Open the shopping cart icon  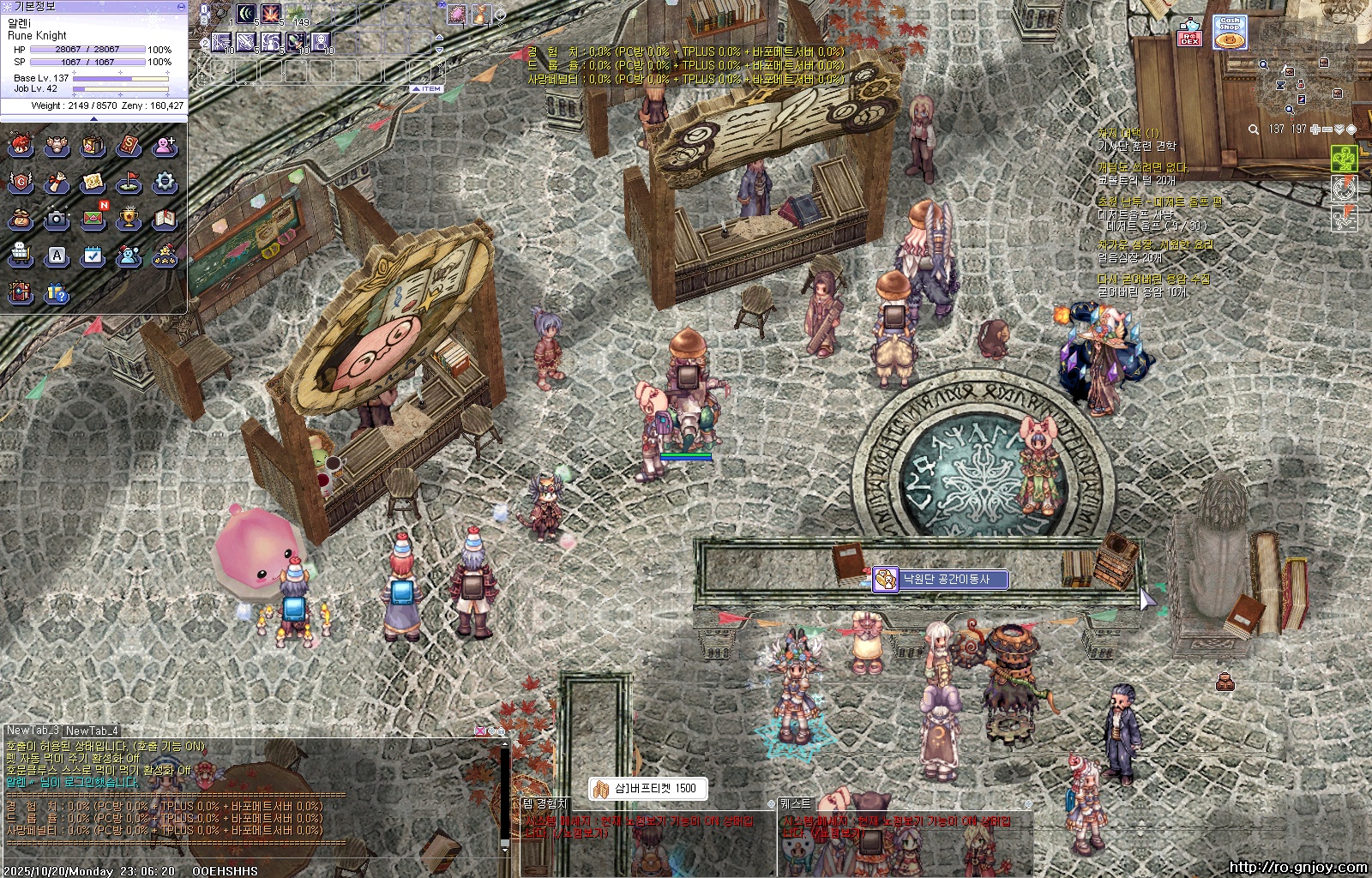pos(21,256)
